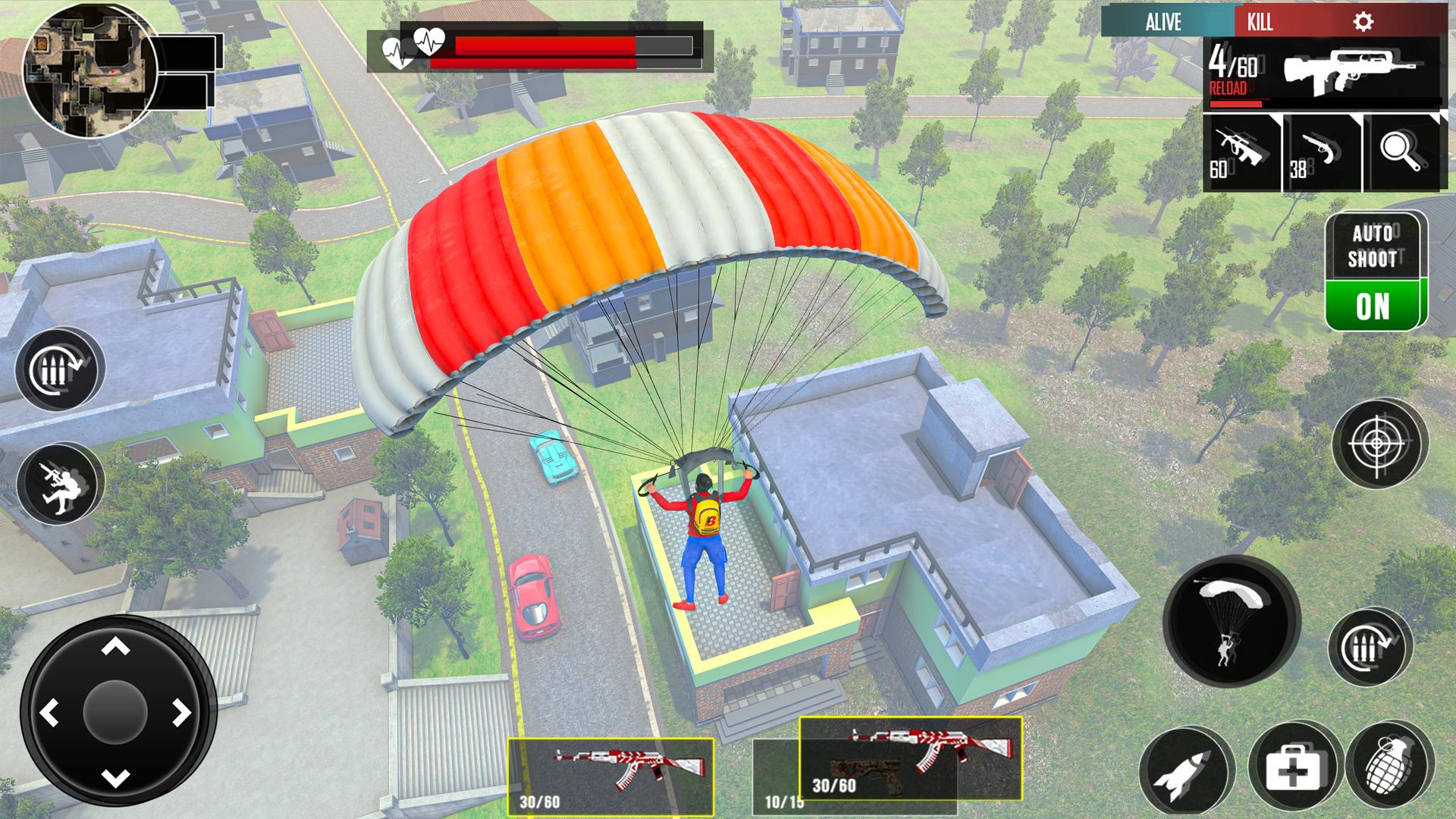Select the assault rifle slot with 60 ammo
The height and width of the screenshot is (819, 1456).
1241,153
